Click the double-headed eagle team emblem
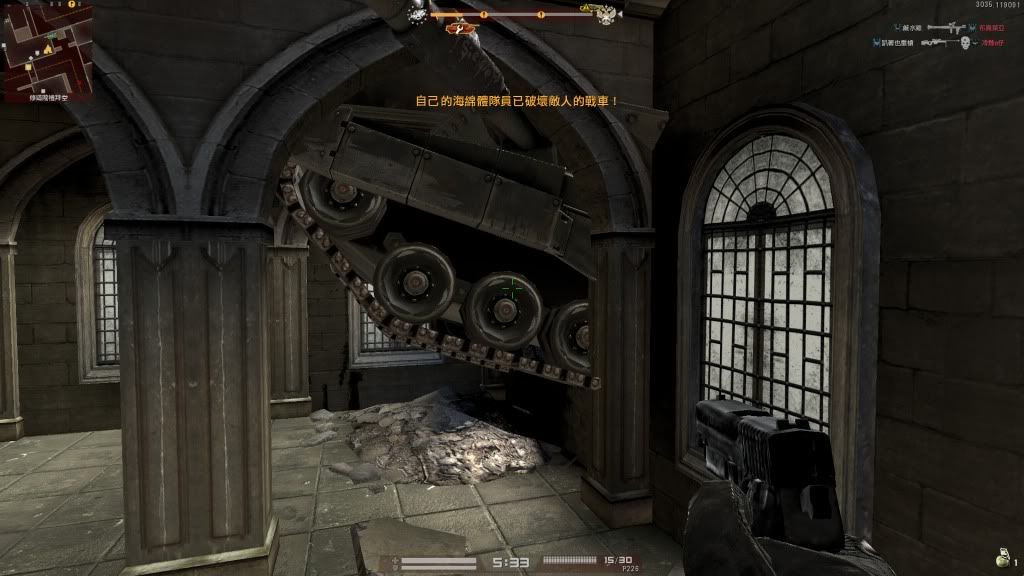The image size is (1024, 576). (x=606, y=15)
